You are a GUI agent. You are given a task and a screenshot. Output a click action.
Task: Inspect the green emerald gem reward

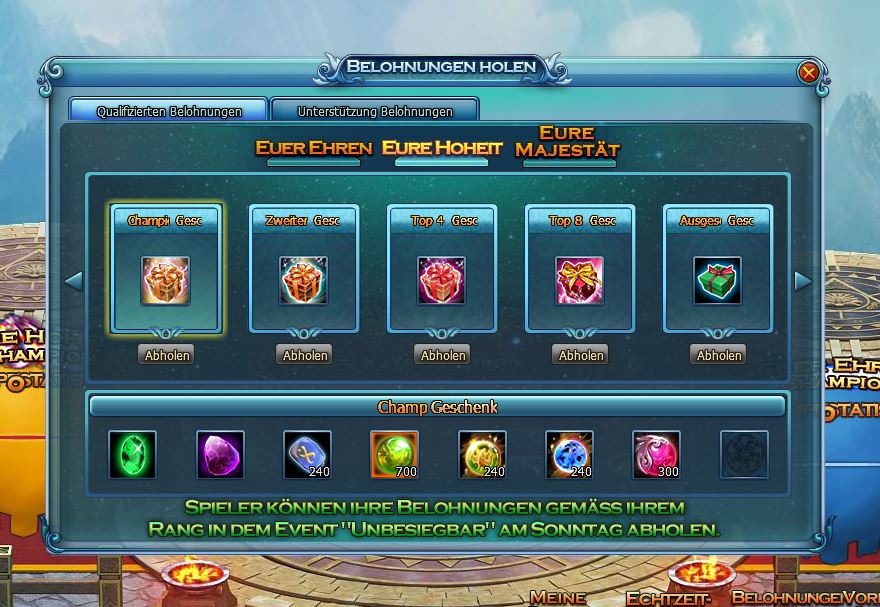click(x=133, y=455)
